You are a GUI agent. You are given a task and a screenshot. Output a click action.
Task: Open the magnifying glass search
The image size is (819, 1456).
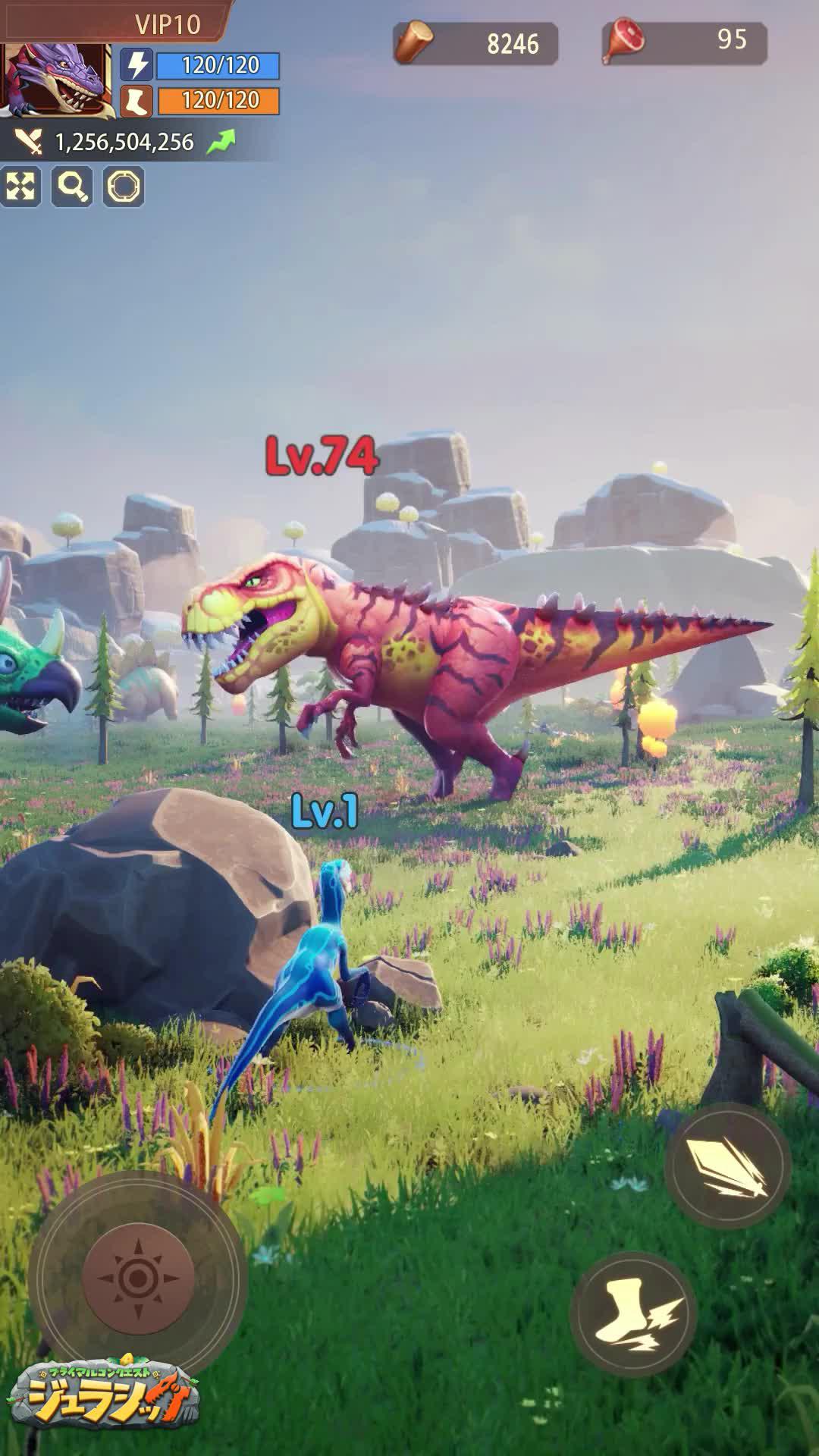point(73,187)
